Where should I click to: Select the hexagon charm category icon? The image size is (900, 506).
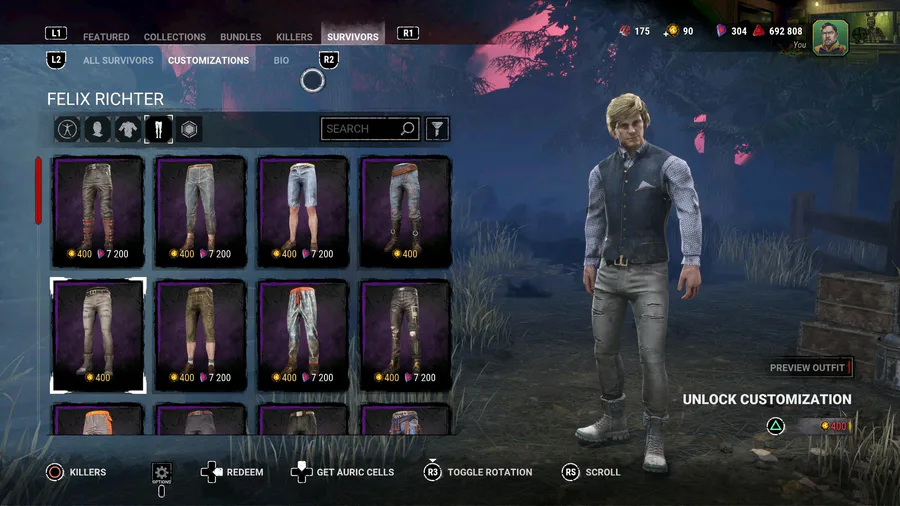(189, 129)
